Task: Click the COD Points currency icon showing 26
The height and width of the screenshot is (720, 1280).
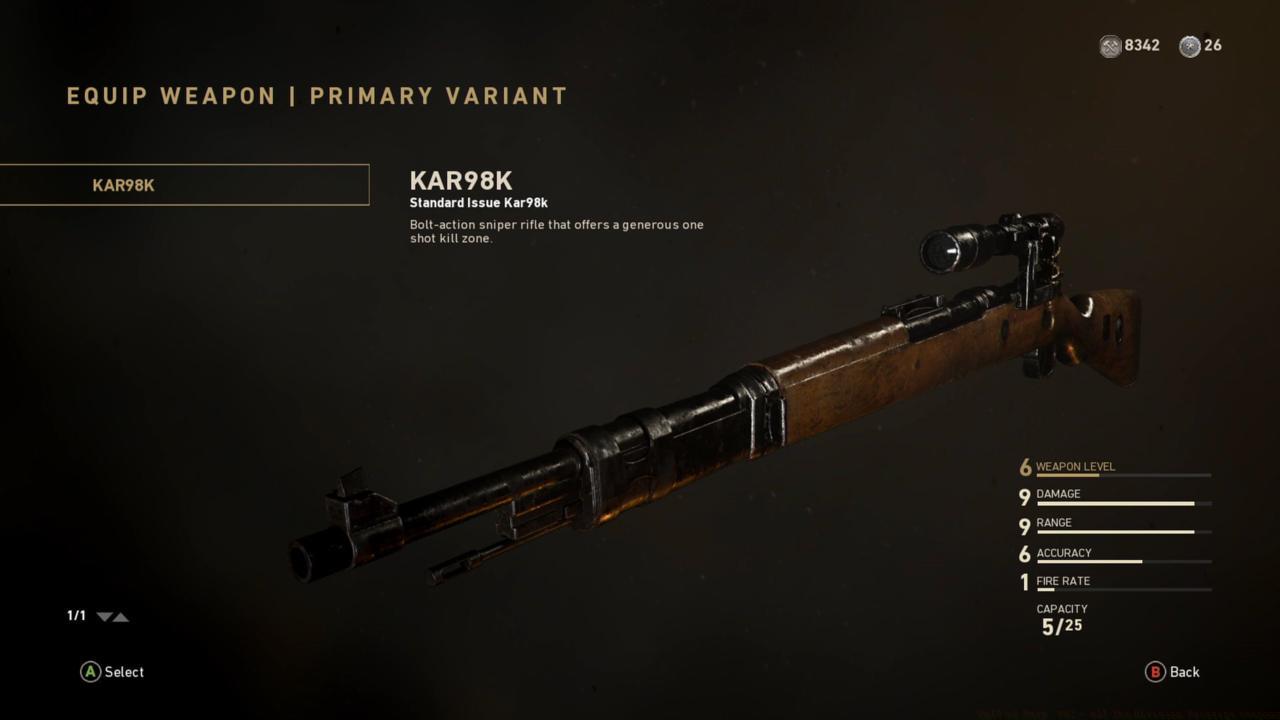Action: click(x=1188, y=45)
